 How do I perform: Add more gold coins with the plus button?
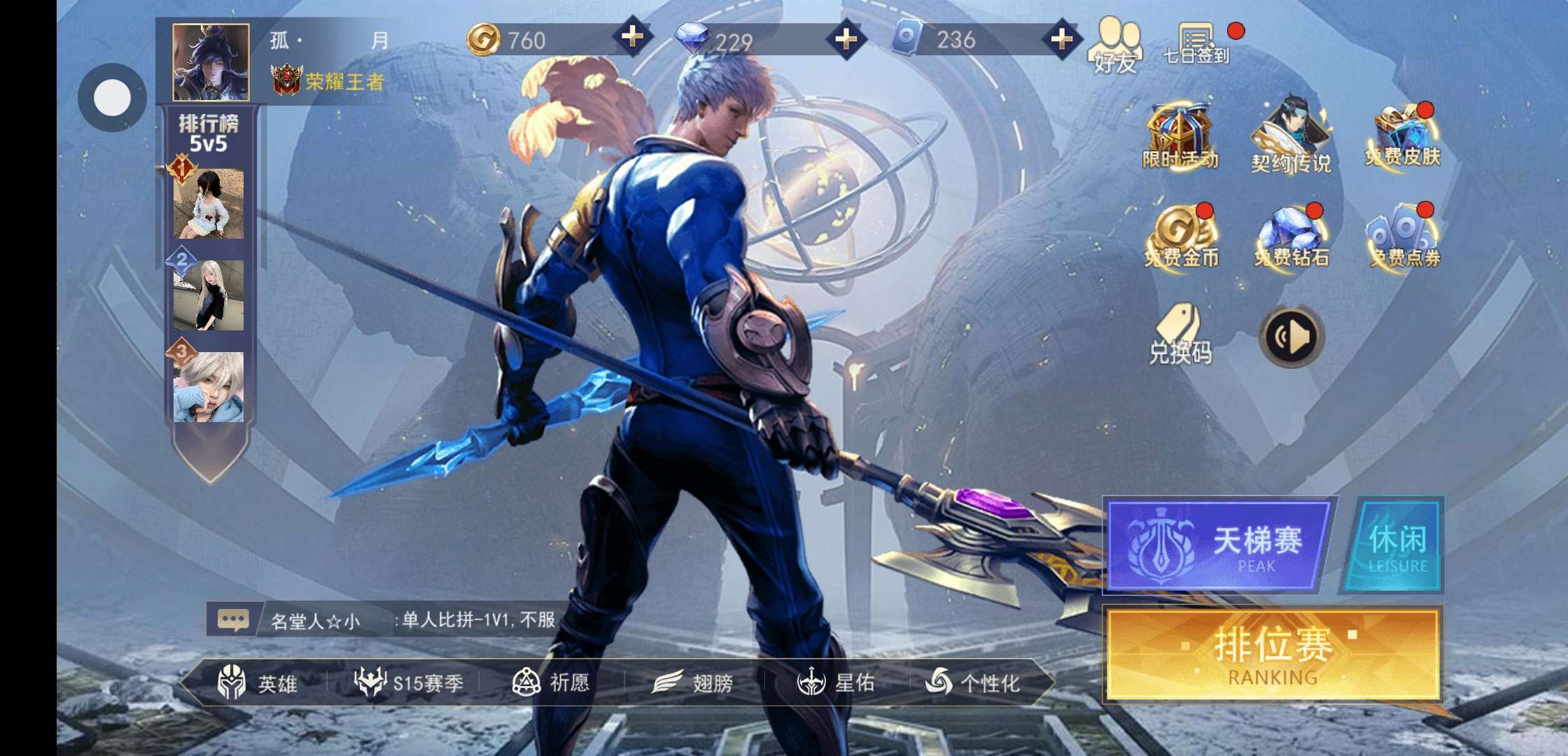pyautogui.click(x=632, y=36)
